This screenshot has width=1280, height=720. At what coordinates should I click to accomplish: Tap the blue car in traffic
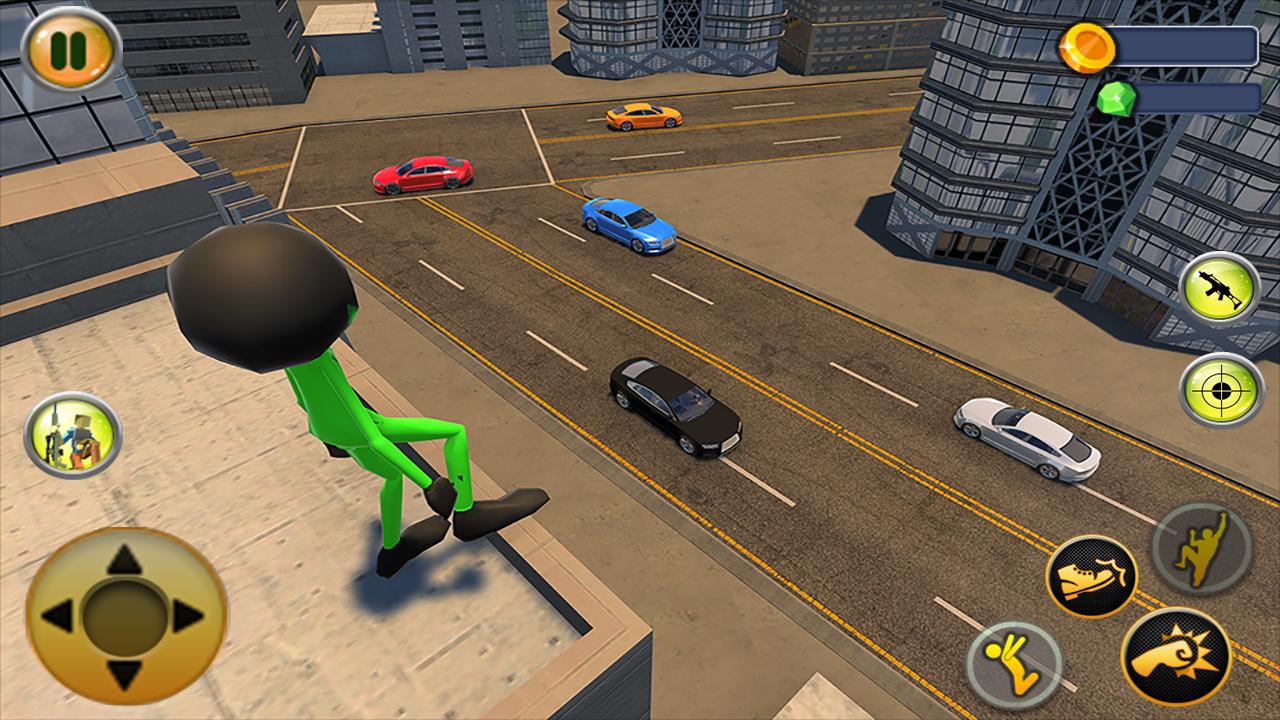[627, 225]
